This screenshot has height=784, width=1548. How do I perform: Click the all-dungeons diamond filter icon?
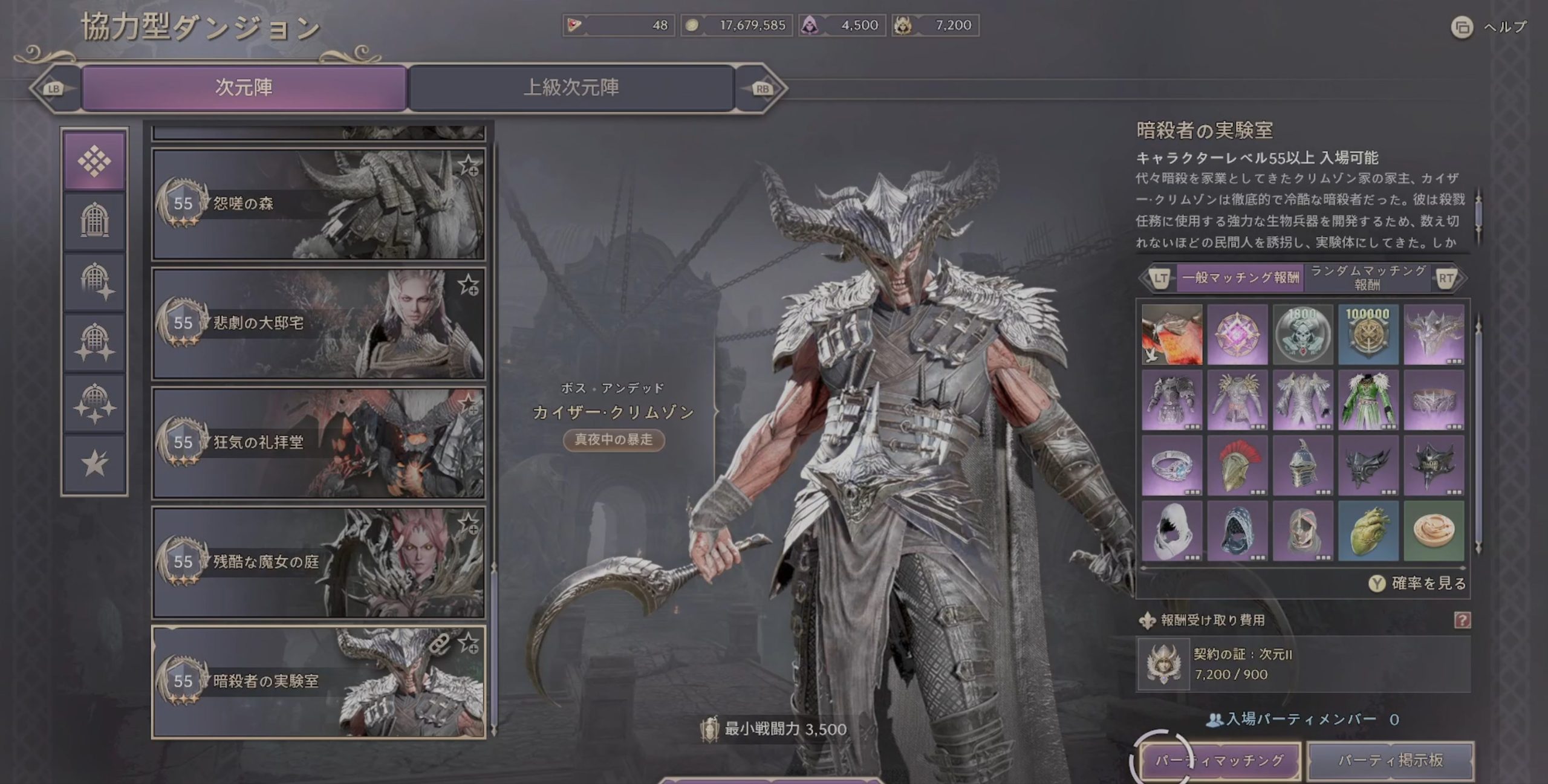click(x=94, y=161)
